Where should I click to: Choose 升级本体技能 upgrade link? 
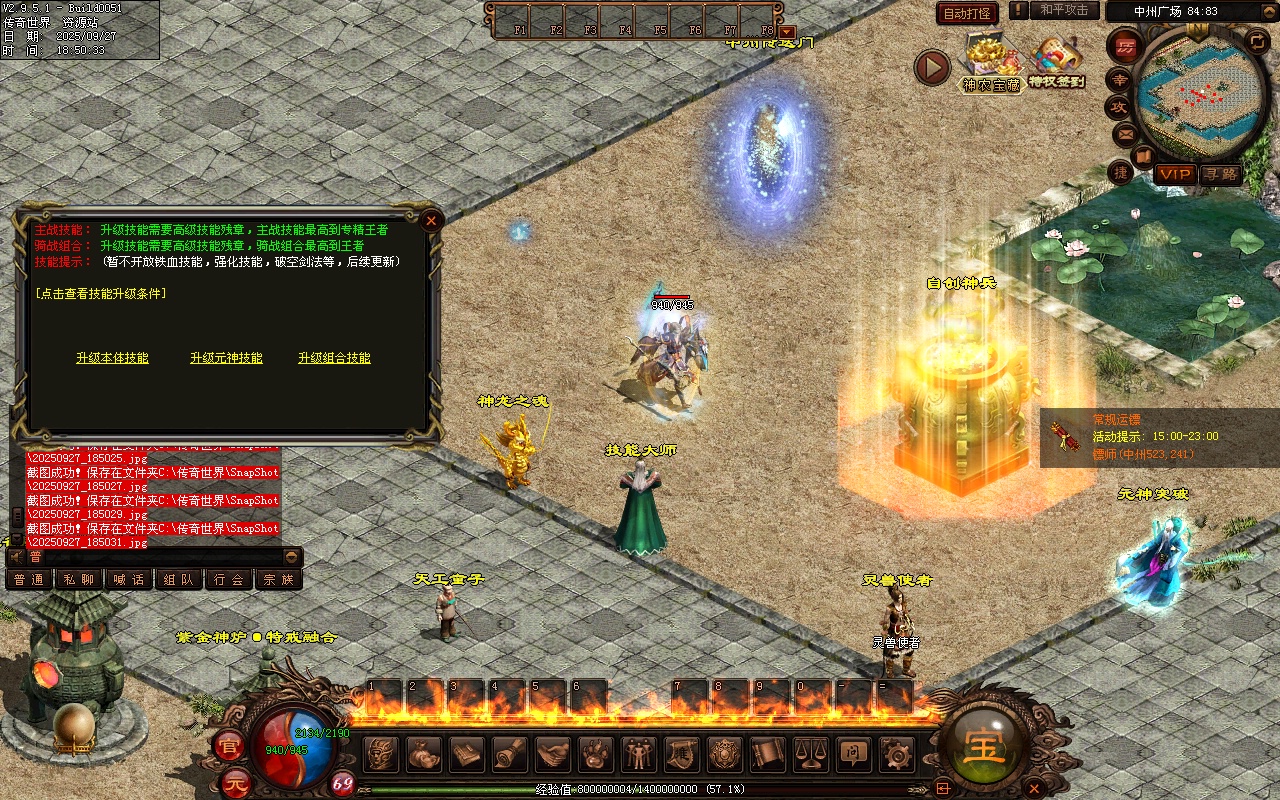(x=112, y=358)
